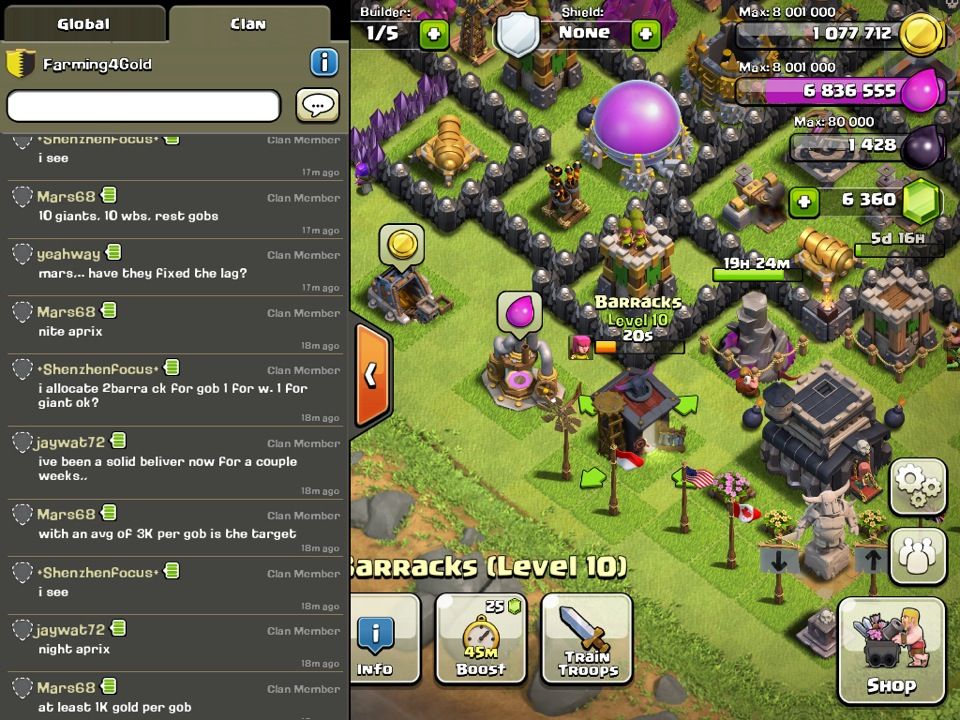Boost the Barracks for 25 gems
This screenshot has height=720, width=960.
coord(481,638)
